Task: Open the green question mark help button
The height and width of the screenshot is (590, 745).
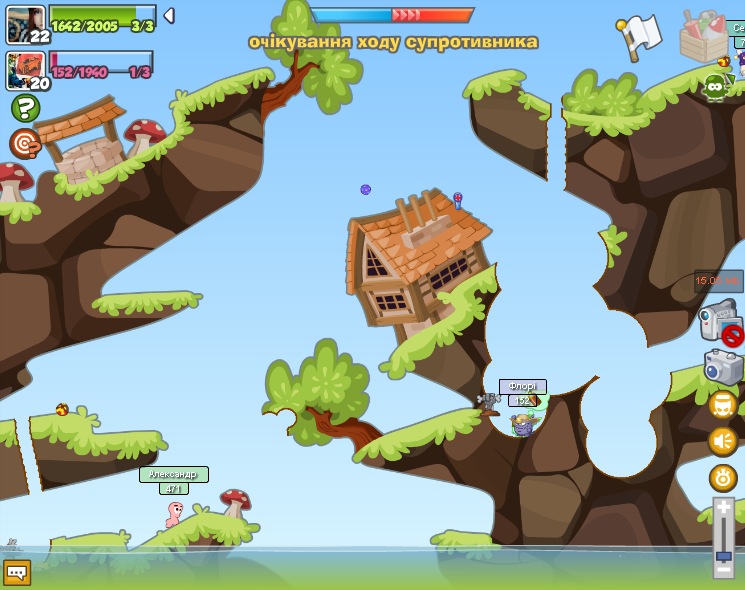Action: click(x=25, y=108)
